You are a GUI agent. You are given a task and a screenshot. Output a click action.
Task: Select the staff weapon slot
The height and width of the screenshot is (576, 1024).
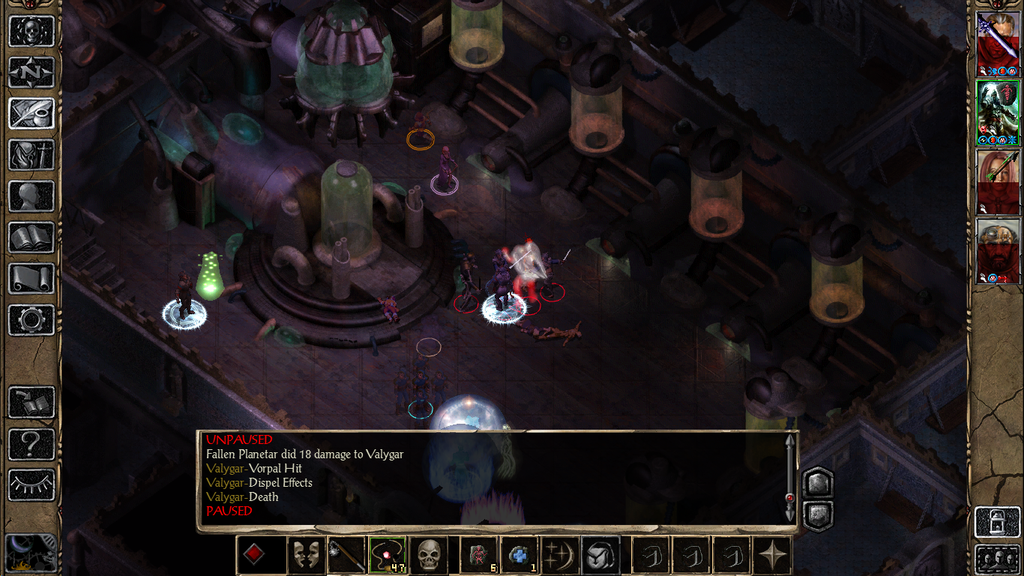[x=347, y=555]
